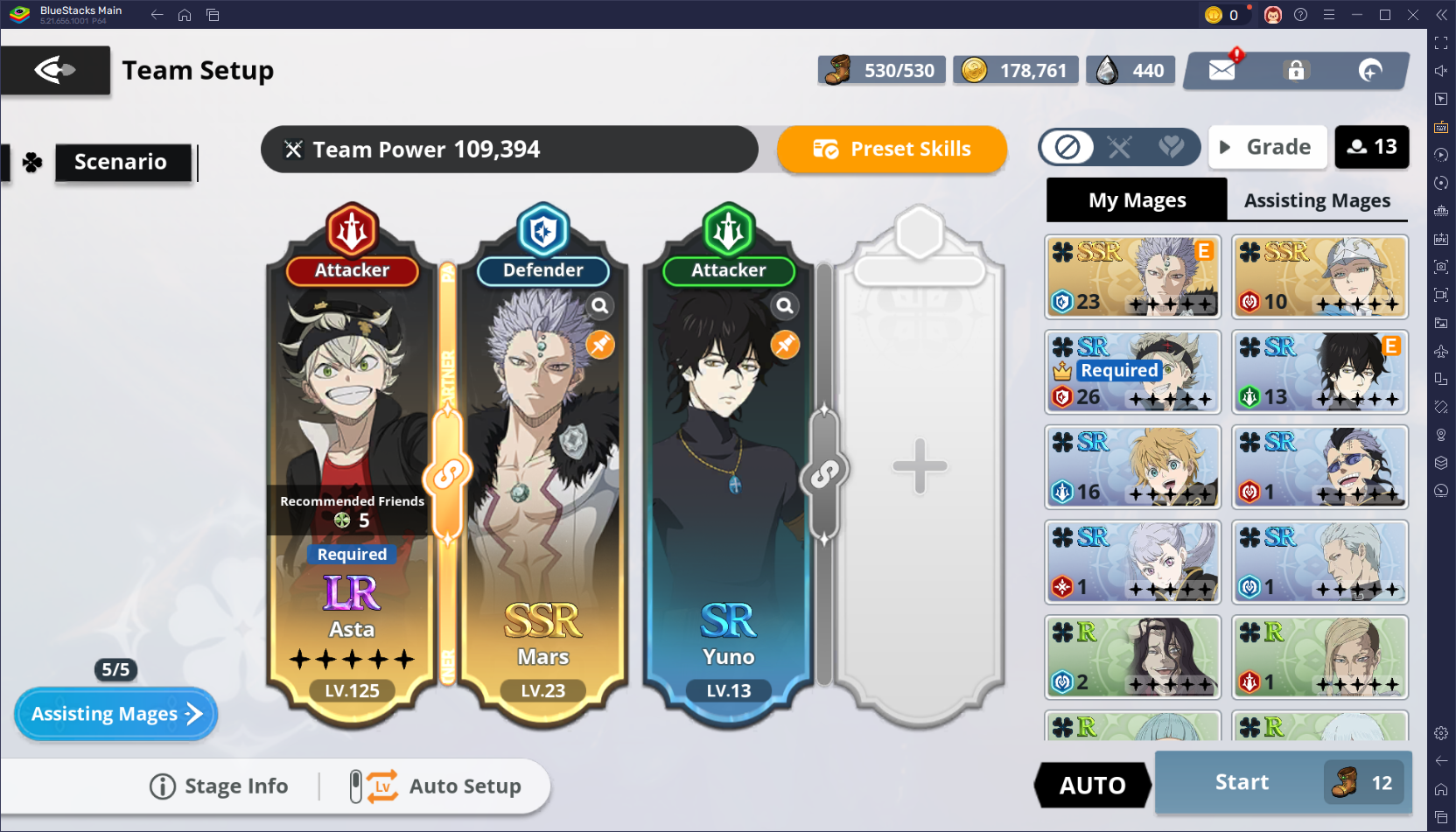Pick the level 16 SR mage thumbnail
Image resolution: width=1456 pixels, height=832 pixels.
[x=1133, y=467]
